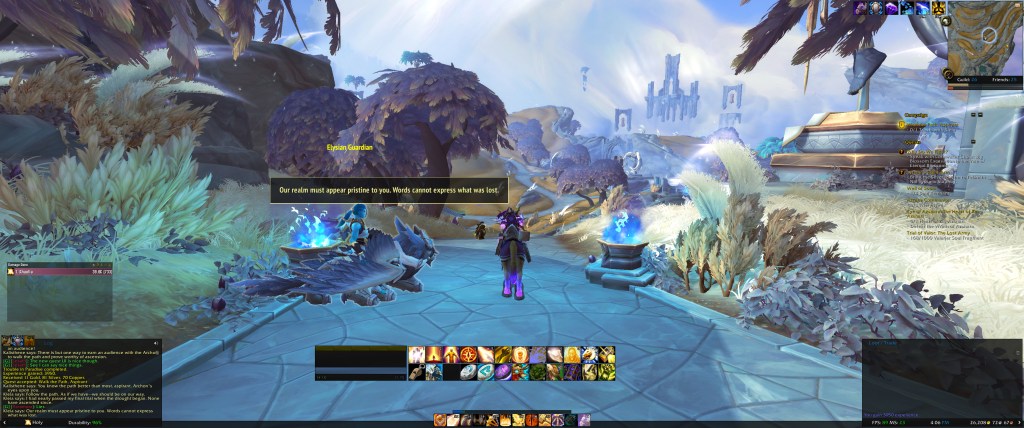Viewport: 1024px width, 428px height.
Task: Click the dark panel in the bottom-right corner
Action: (x=941, y=378)
